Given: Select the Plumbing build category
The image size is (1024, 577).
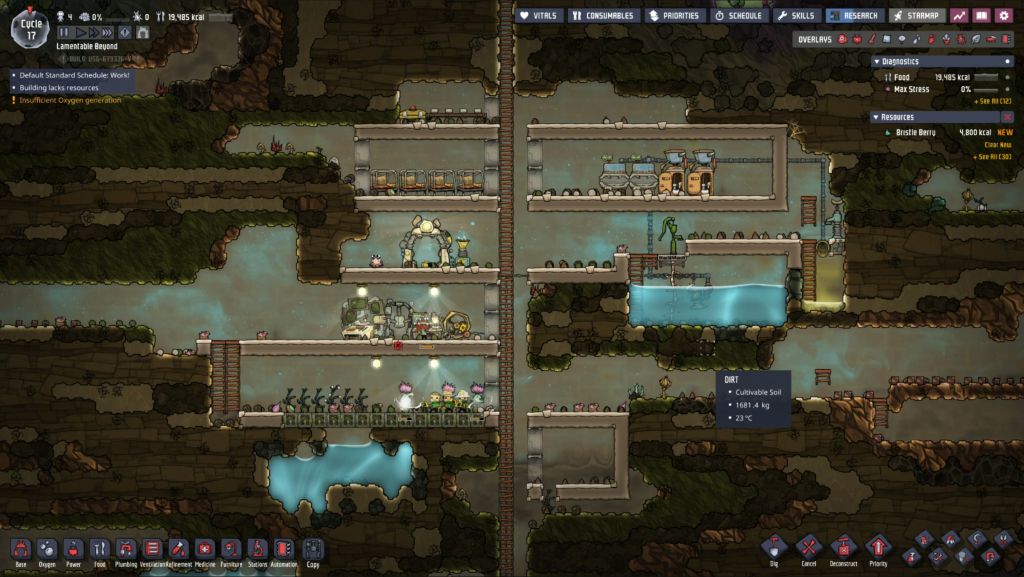Looking at the screenshot, I should (126, 549).
